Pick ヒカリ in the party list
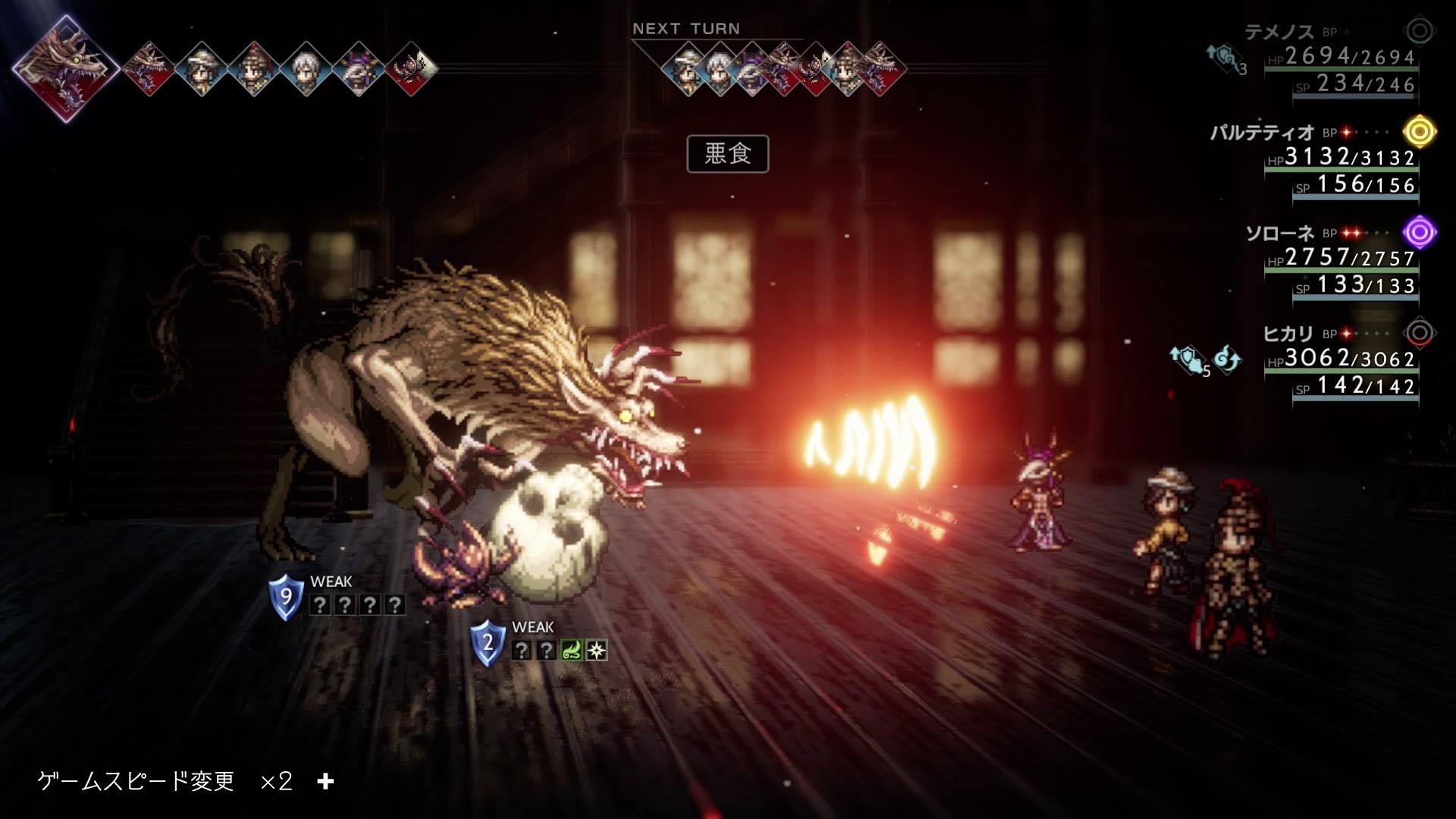1456x819 pixels. 1288,334
